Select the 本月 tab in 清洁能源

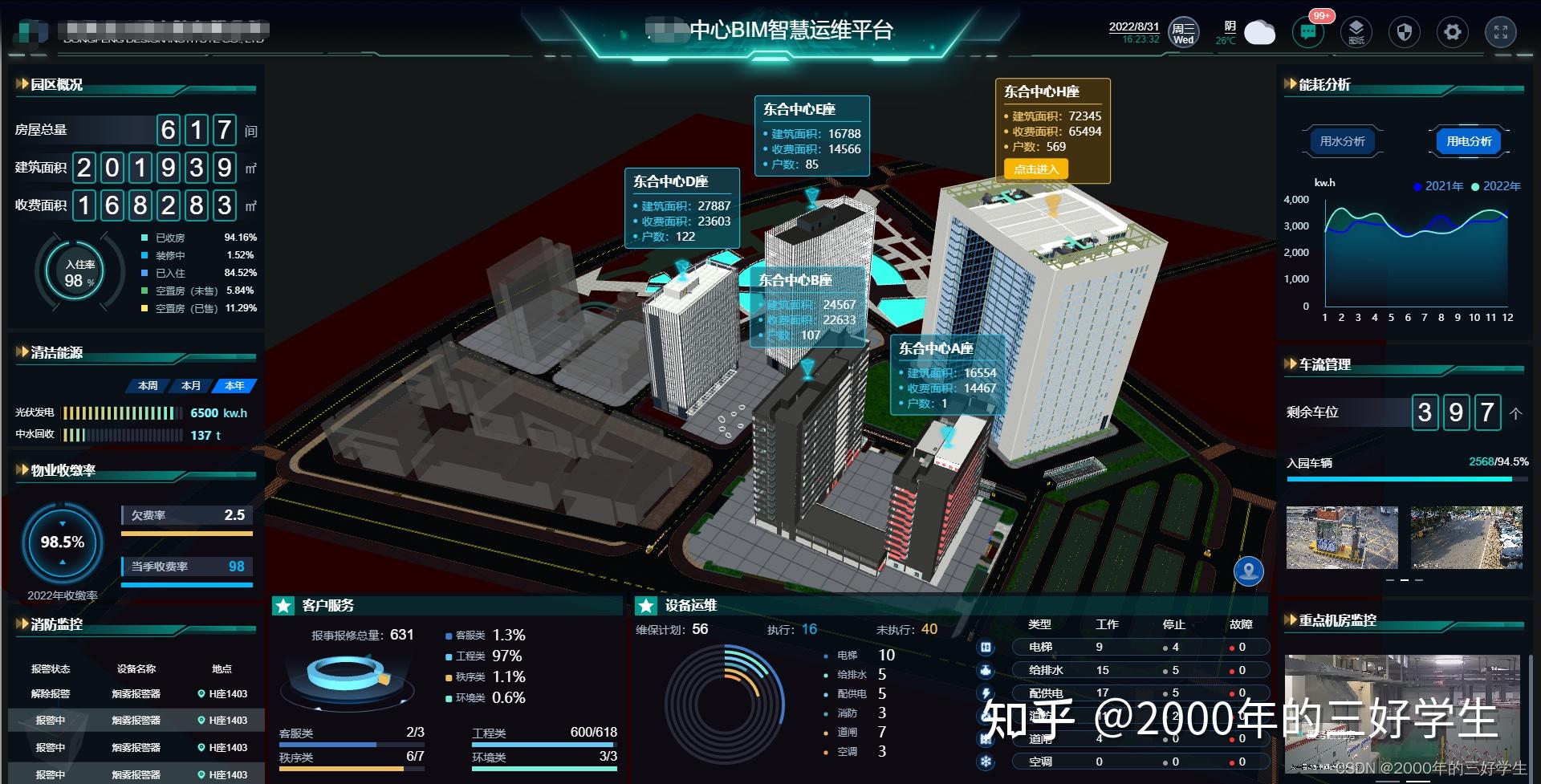point(191,385)
